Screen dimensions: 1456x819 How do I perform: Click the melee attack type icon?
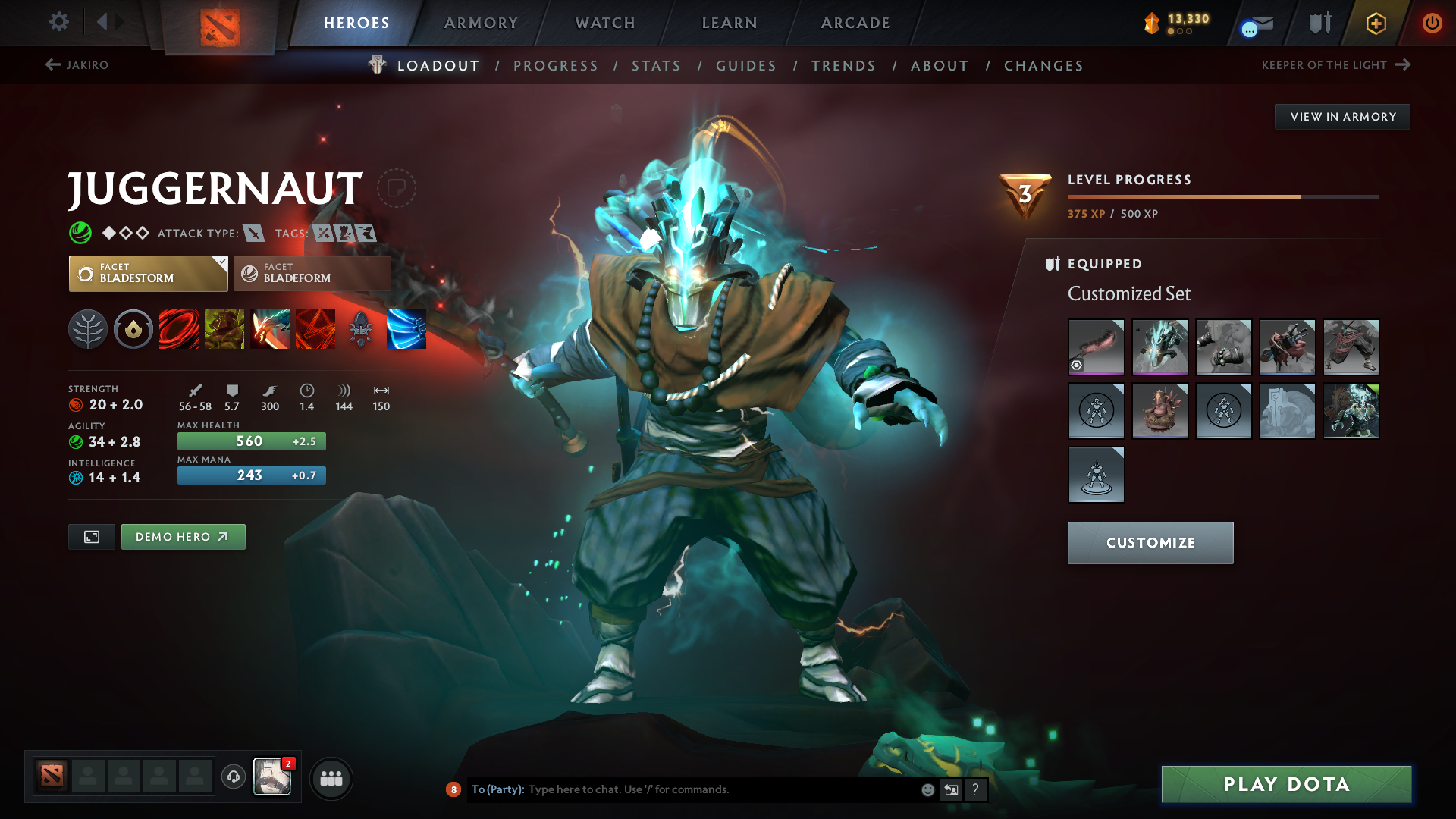click(253, 233)
